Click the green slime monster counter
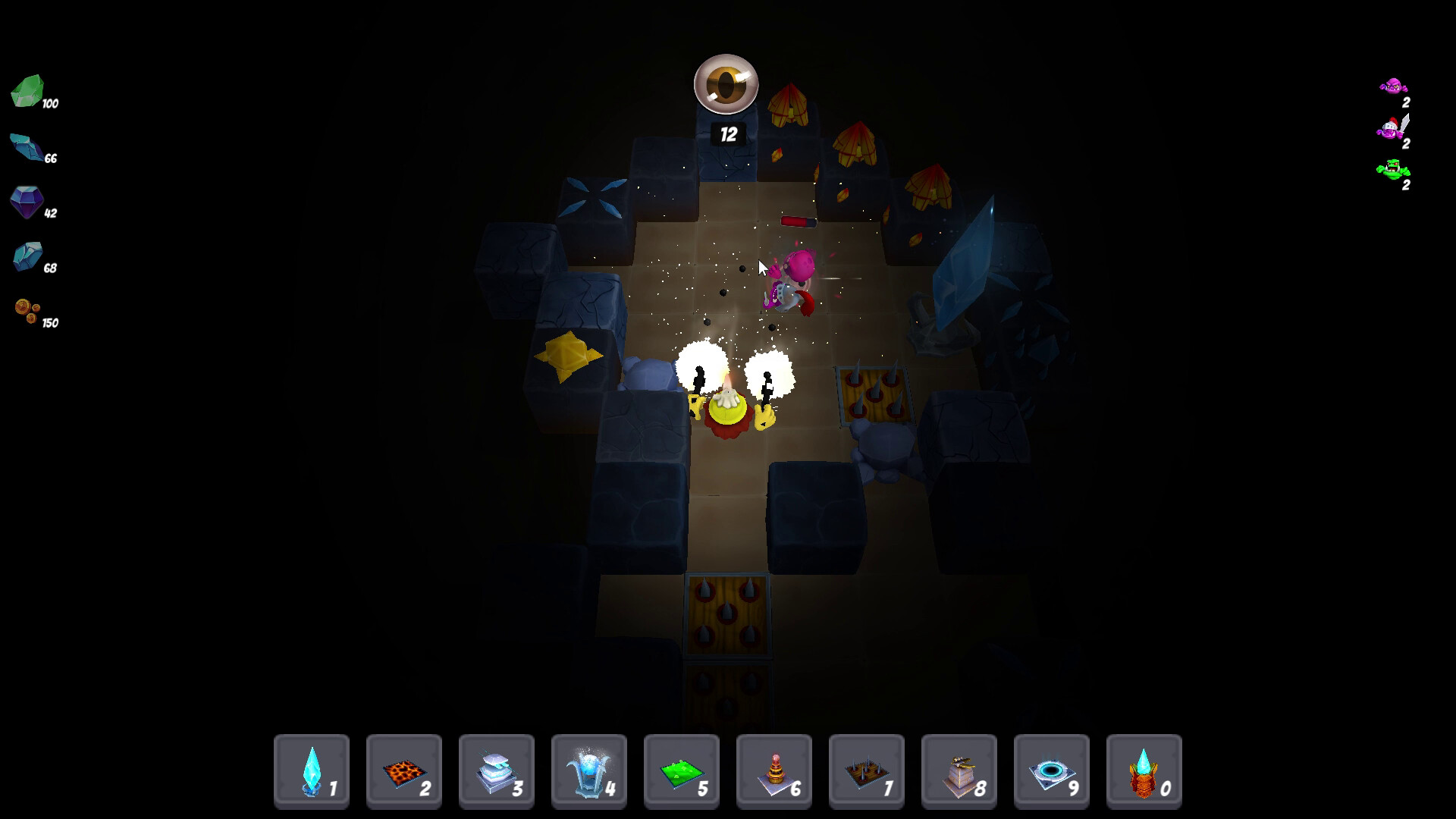The image size is (1456, 819). [x=1395, y=168]
